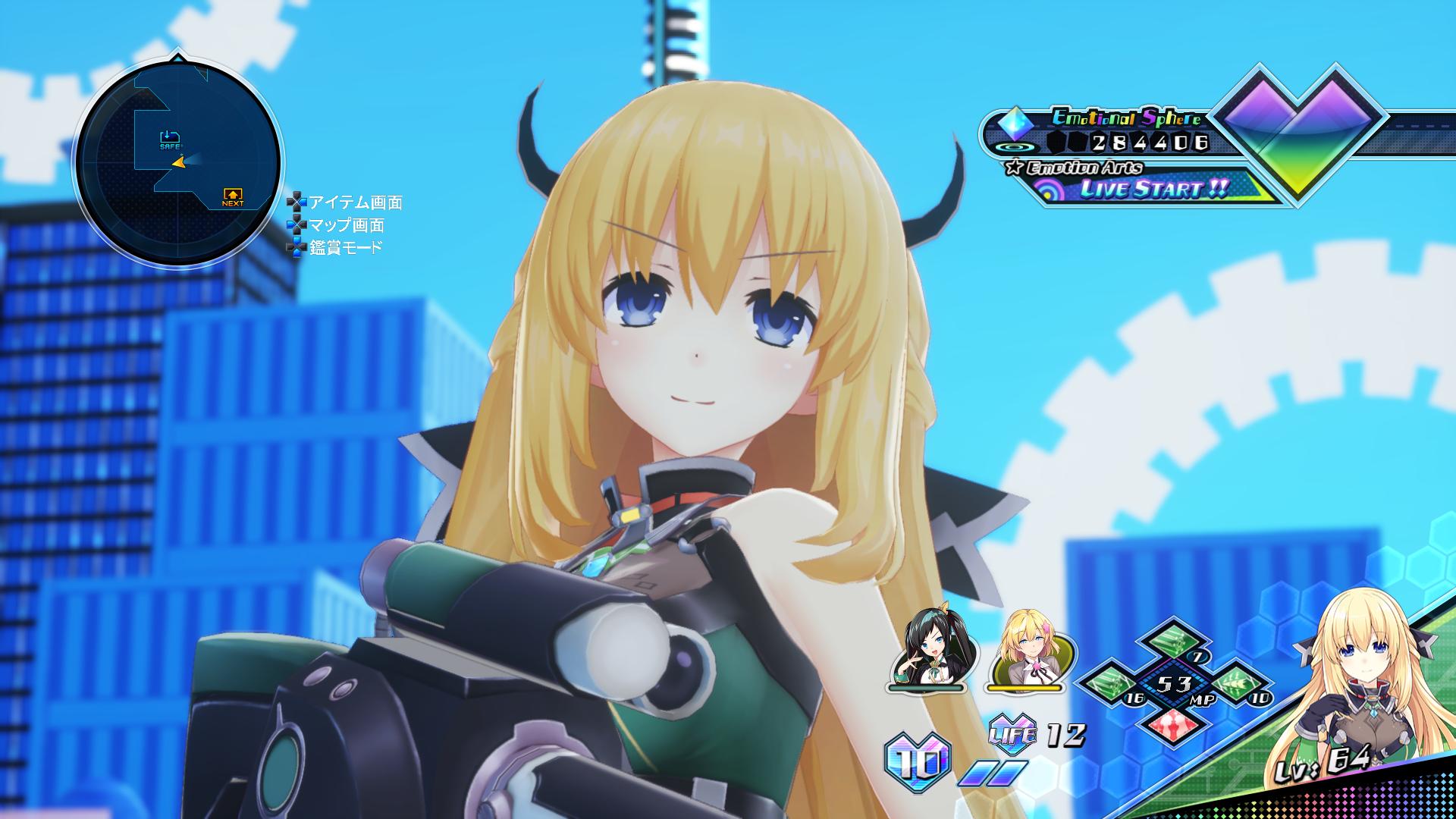Click the yellow HP bar under the blonde ally
Viewport: 1456px width, 819px height.
[1024, 687]
